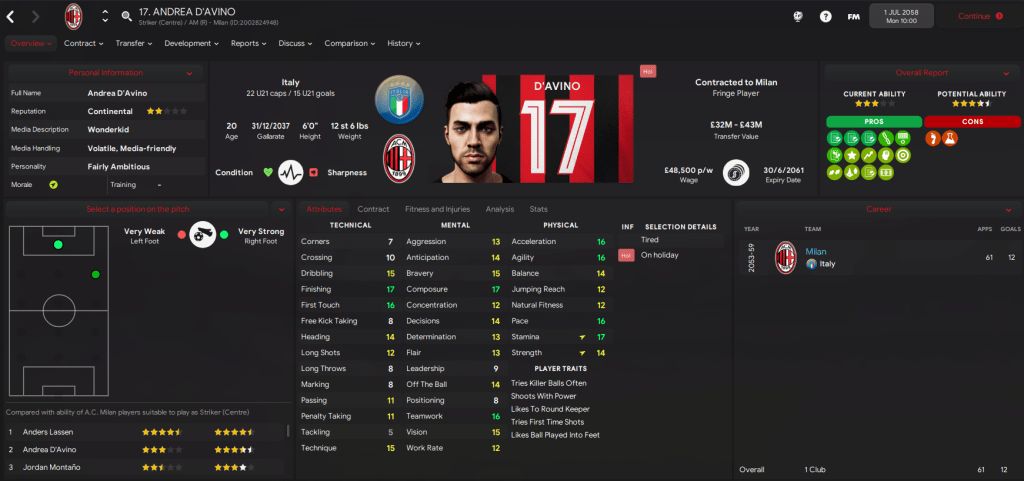
Task: Open the Career panel dropdown
Action: coord(1002,209)
